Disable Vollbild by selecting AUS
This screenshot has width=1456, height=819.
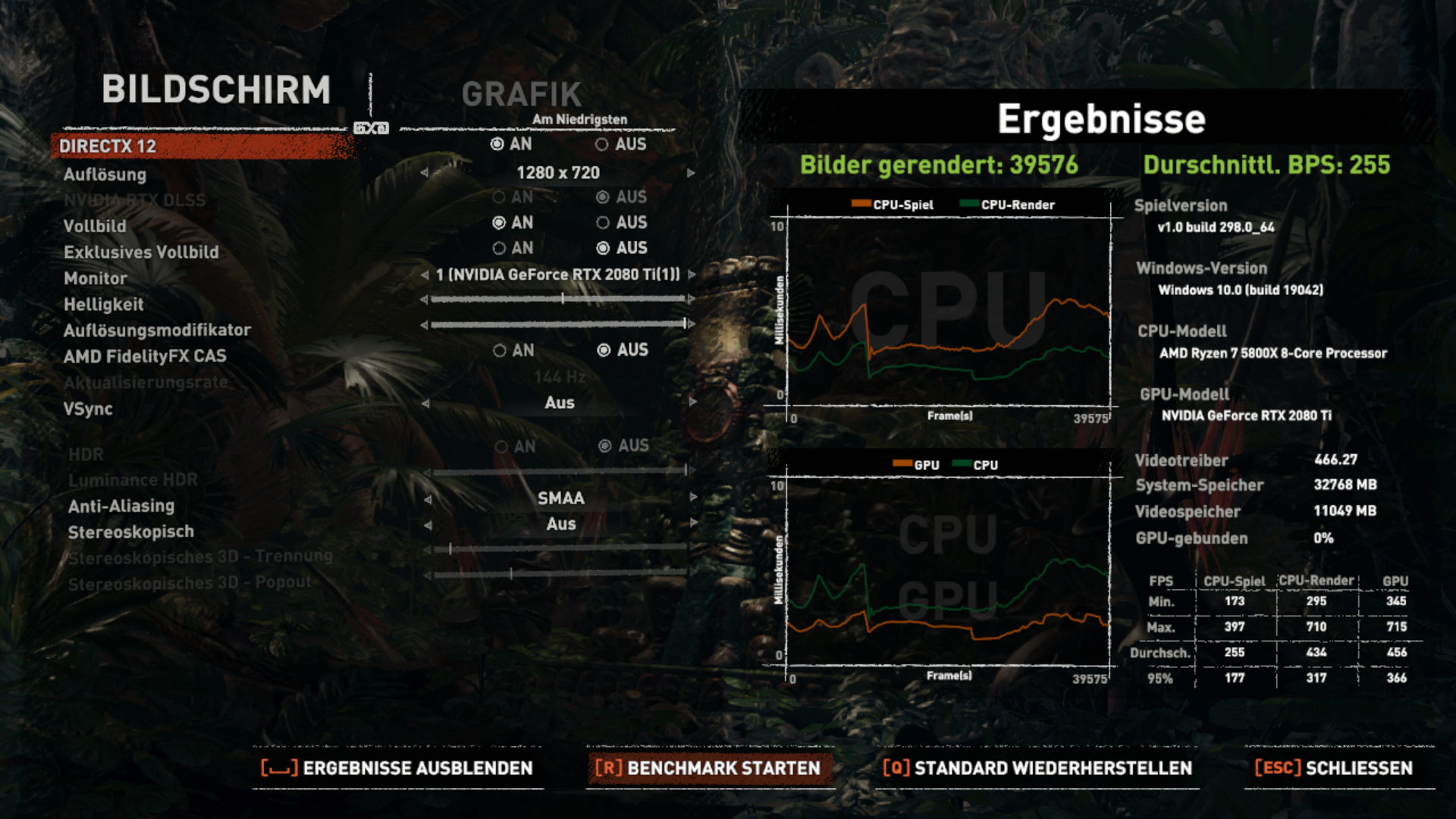[604, 222]
